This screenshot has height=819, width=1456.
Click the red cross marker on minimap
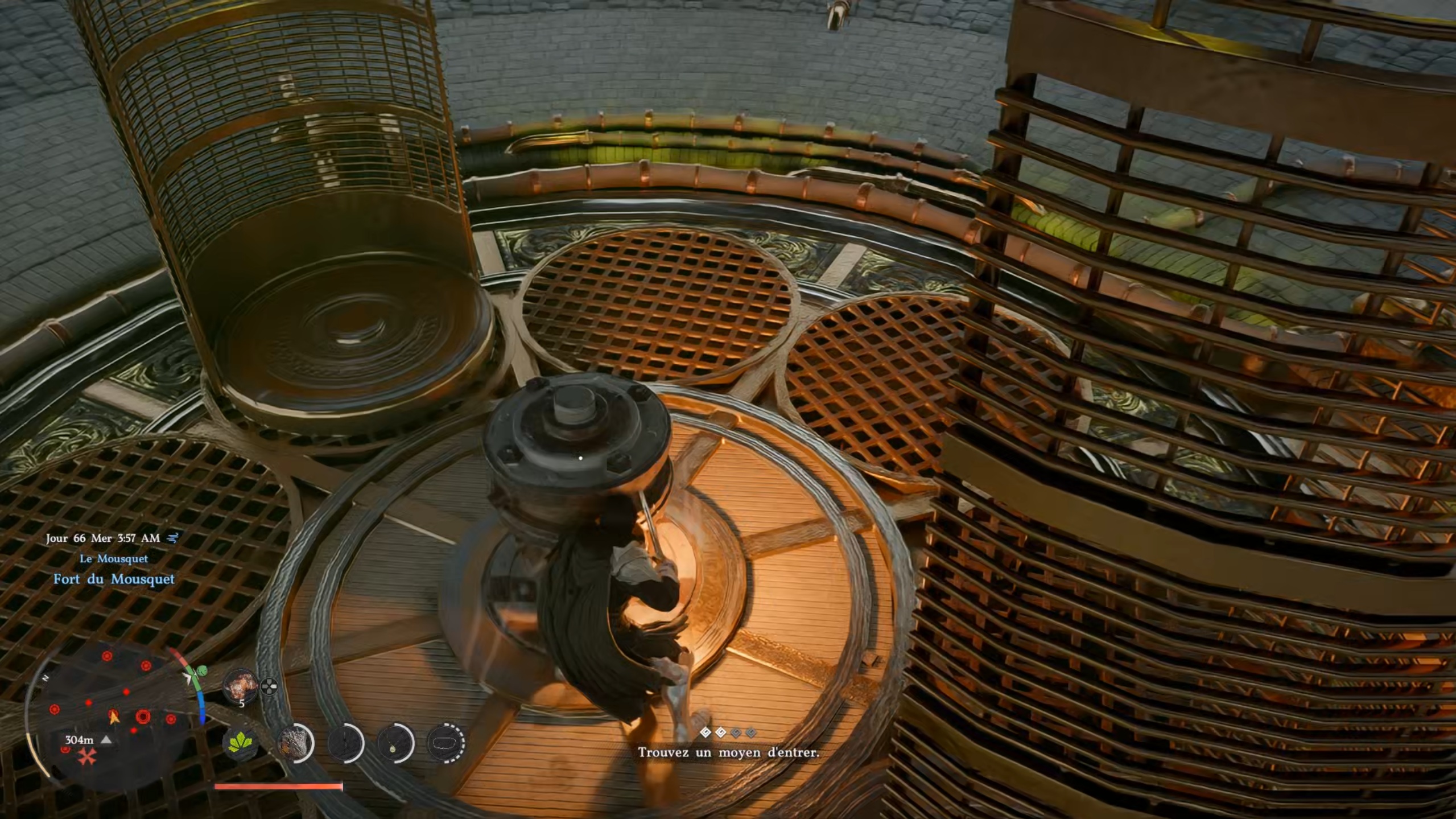[86, 756]
